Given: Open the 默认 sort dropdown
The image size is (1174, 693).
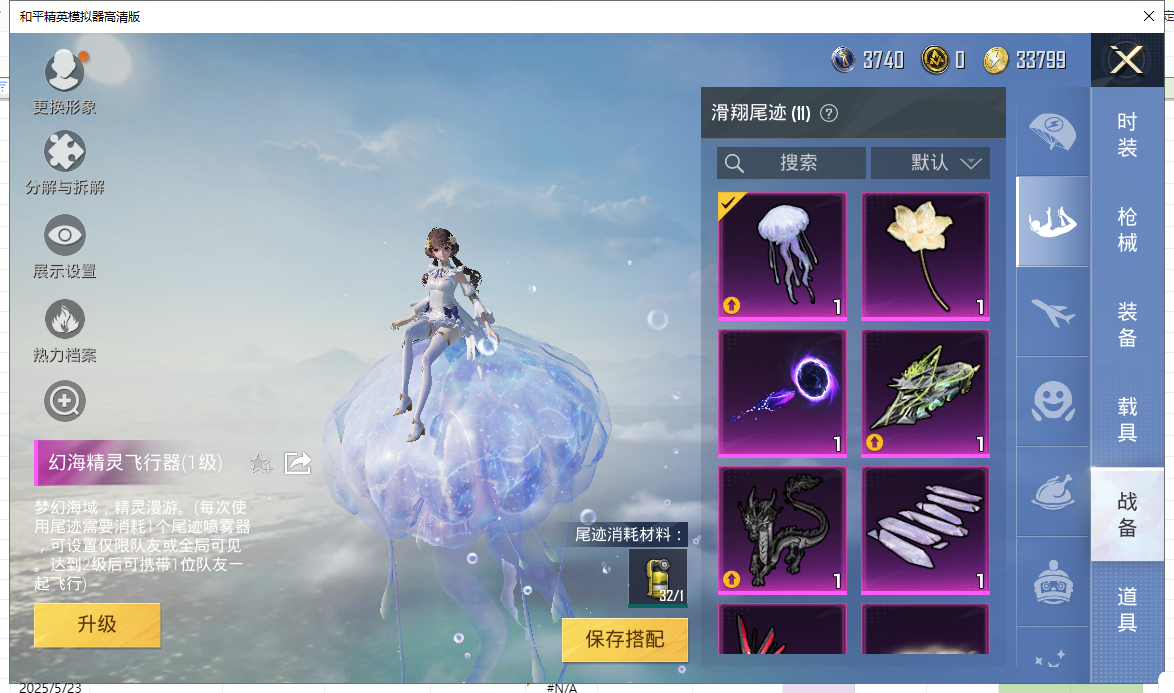Looking at the screenshot, I should [x=930, y=163].
